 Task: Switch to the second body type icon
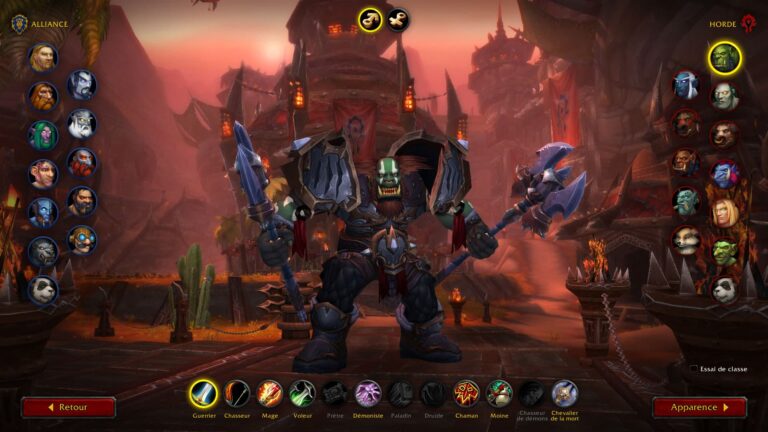click(397, 19)
